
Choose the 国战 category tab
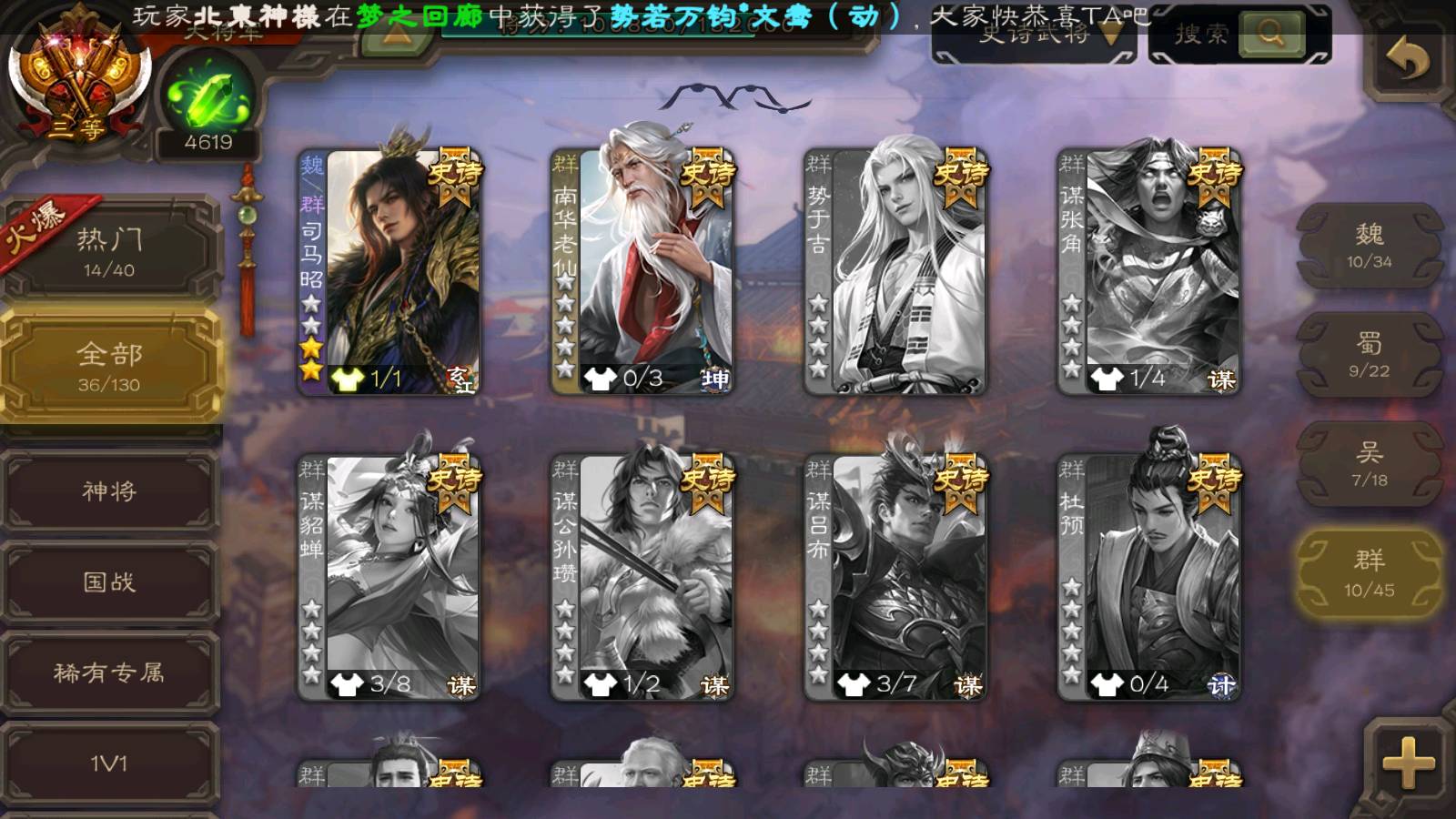(x=109, y=582)
